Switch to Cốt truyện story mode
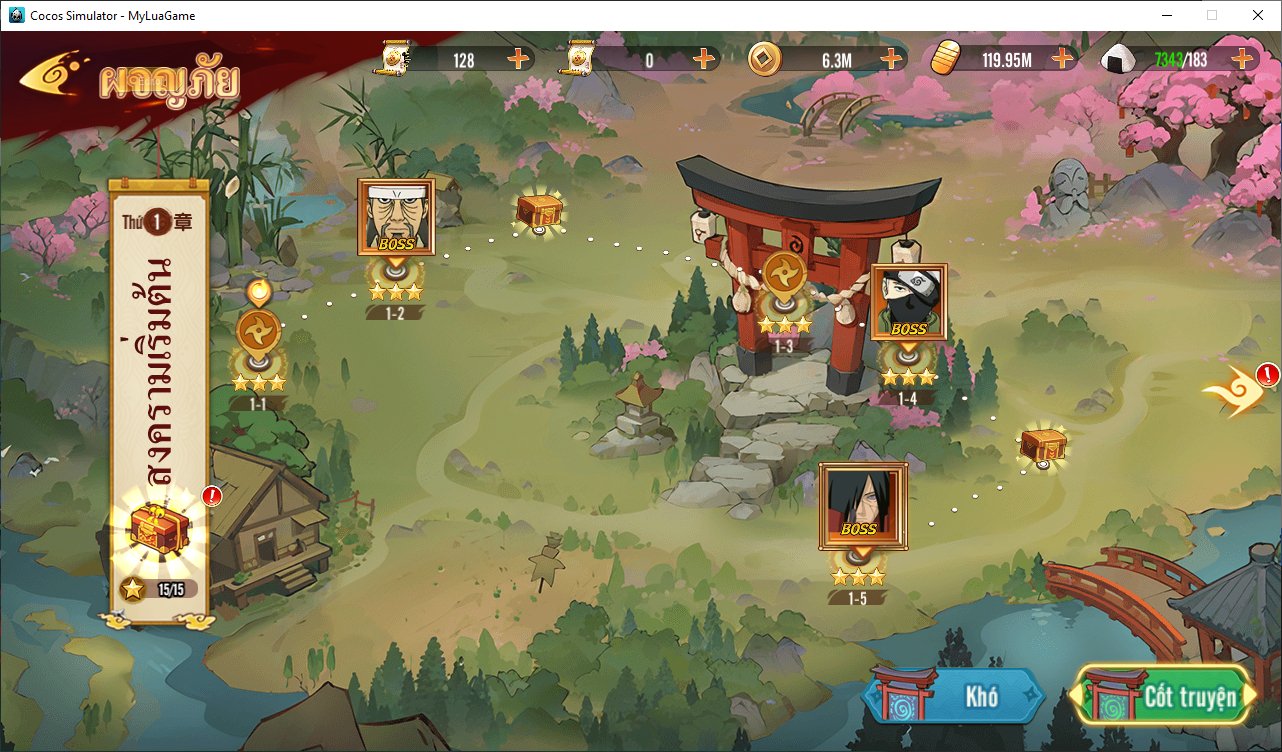This screenshot has width=1282, height=752. (1164, 697)
